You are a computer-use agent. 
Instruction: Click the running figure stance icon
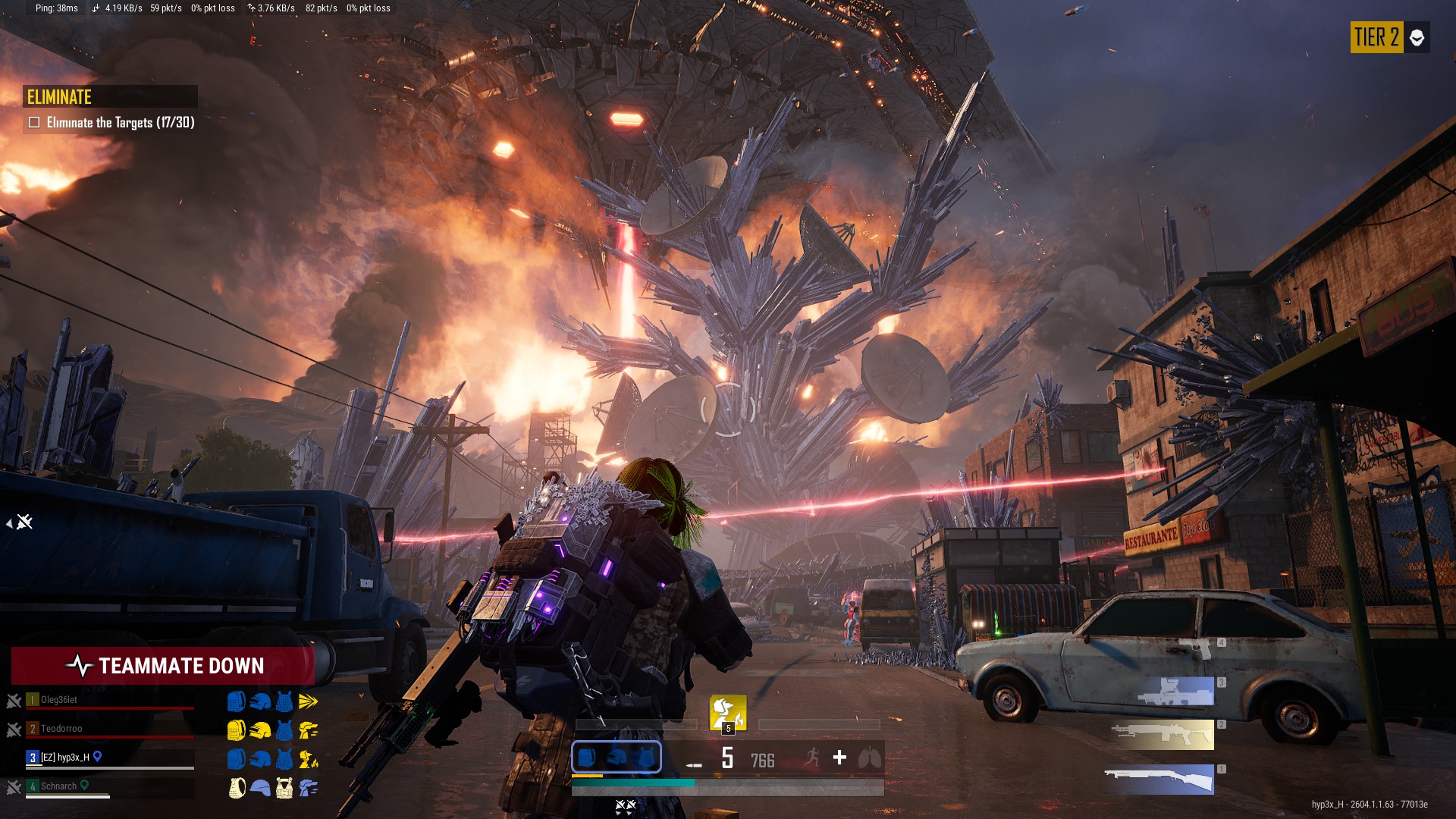[812, 758]
